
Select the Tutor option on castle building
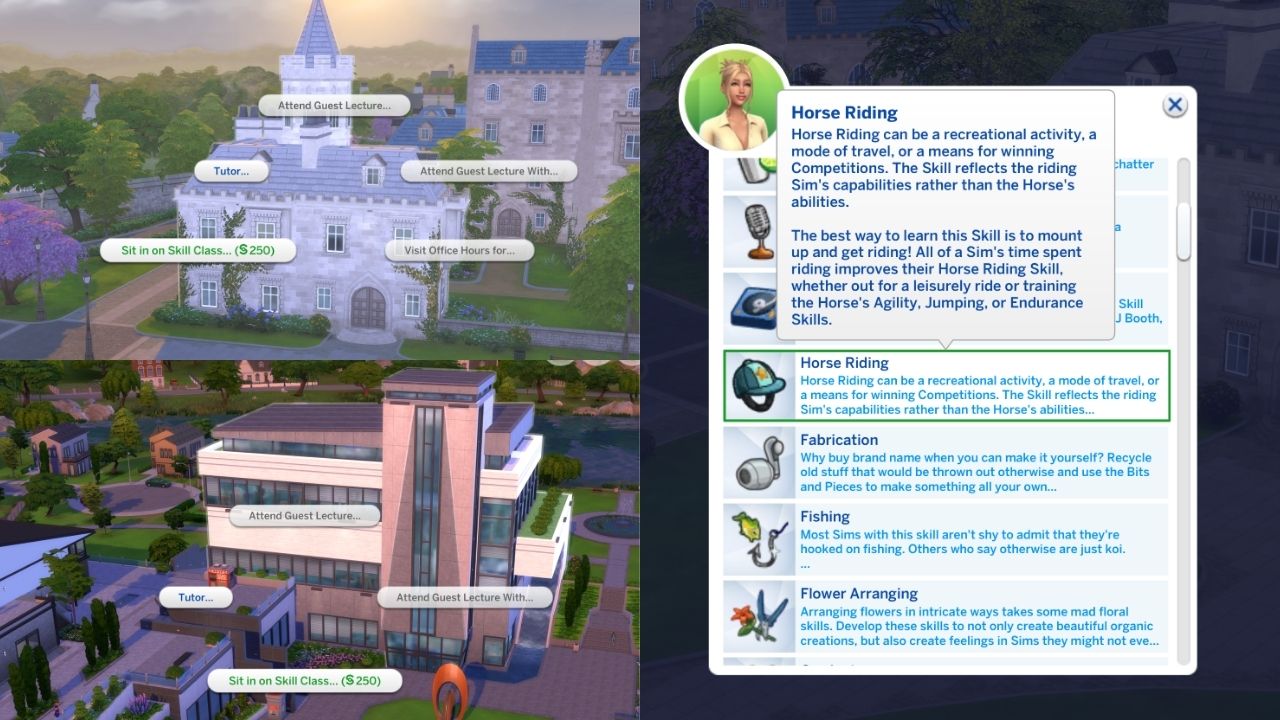point(231,170)
